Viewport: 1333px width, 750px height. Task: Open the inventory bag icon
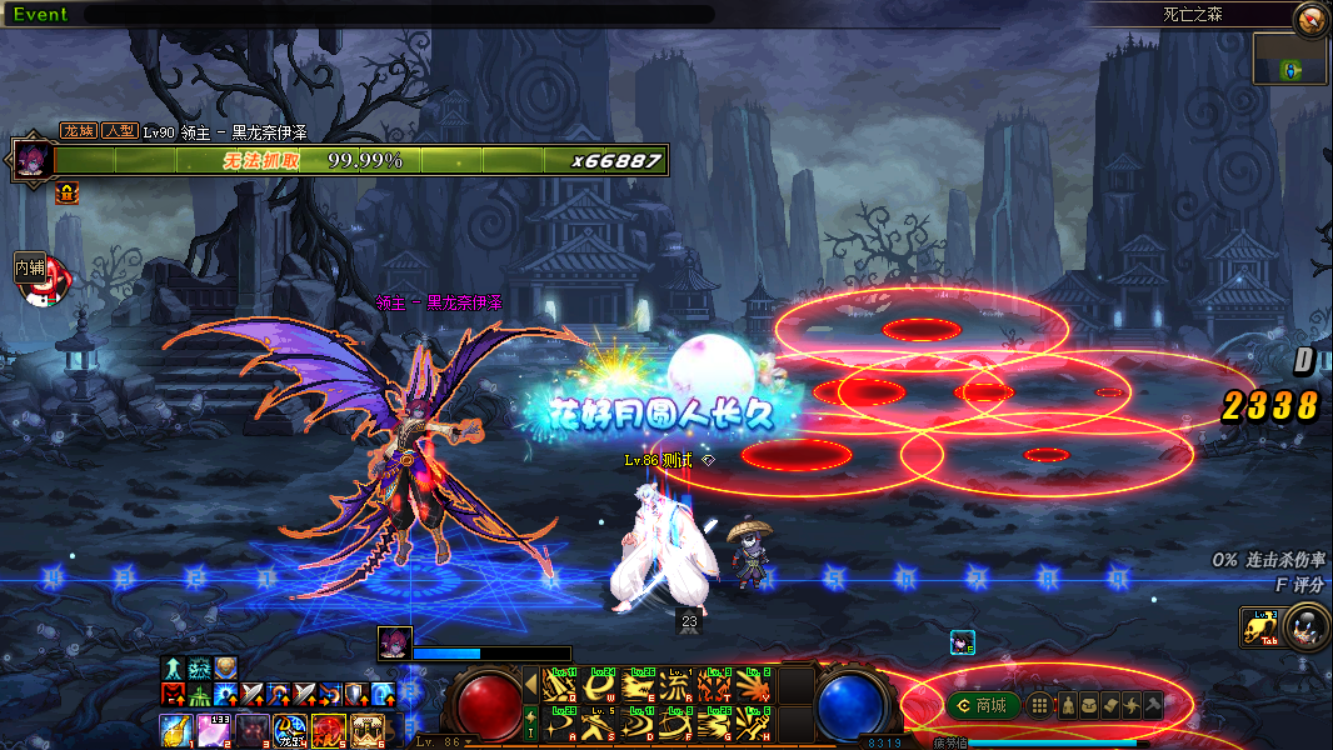pos(1089,706)
